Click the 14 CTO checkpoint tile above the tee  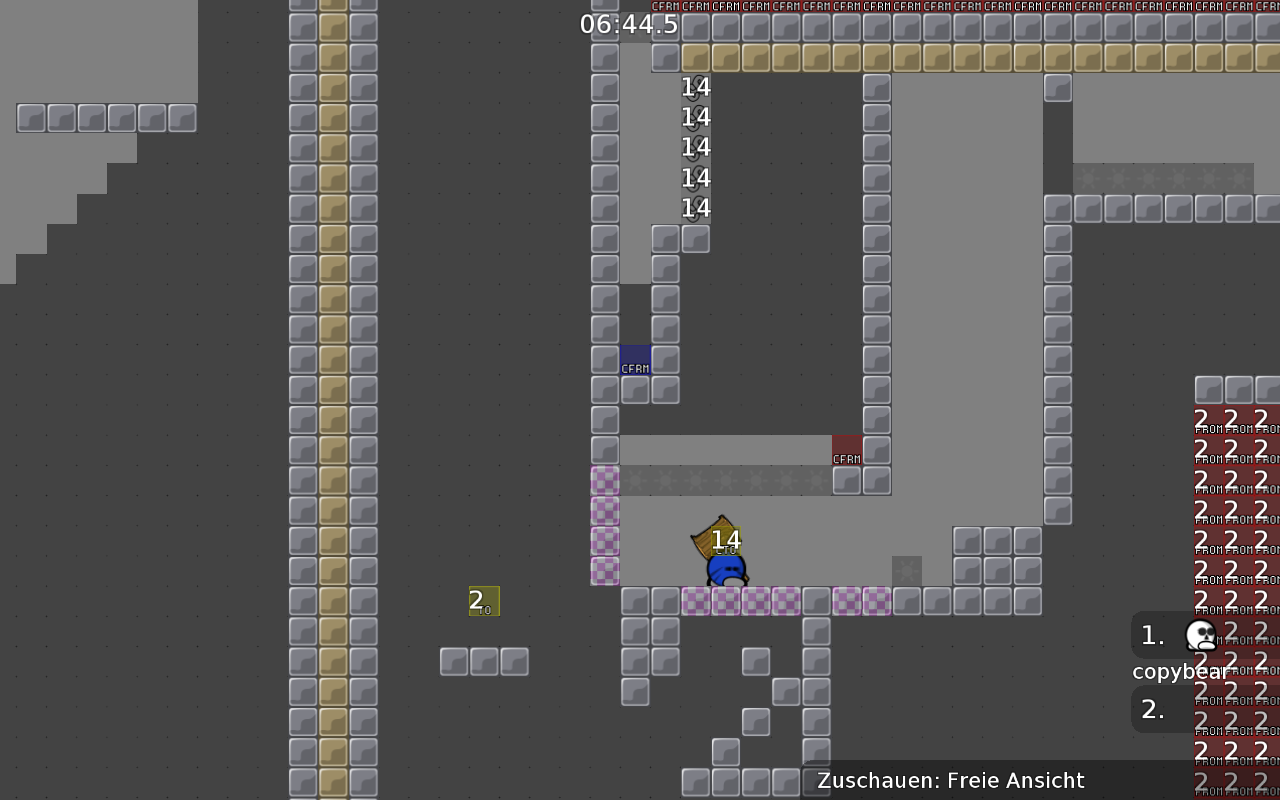click(x=727, y=539)
